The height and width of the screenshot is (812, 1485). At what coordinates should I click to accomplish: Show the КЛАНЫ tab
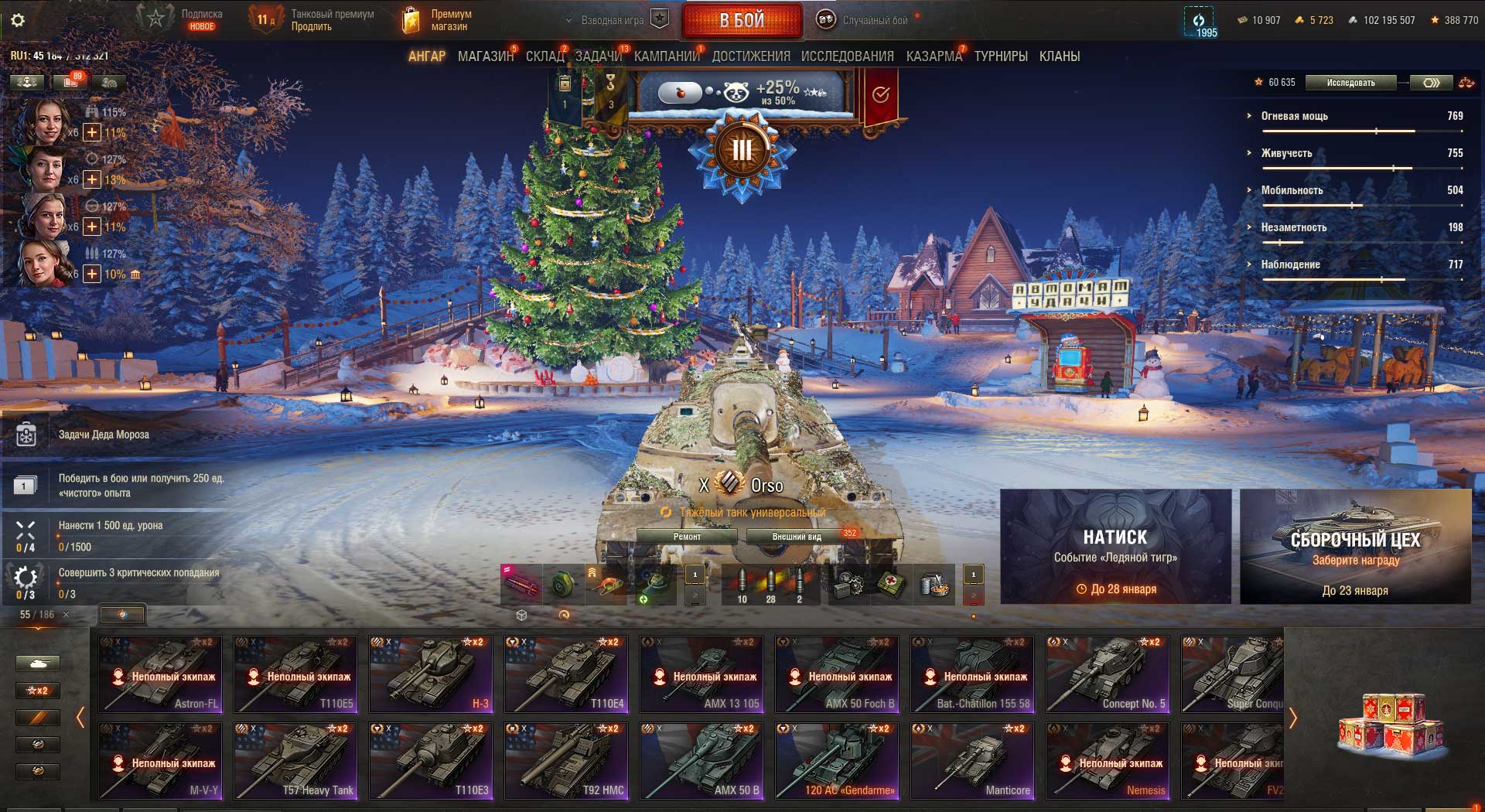click(1059, 56)
